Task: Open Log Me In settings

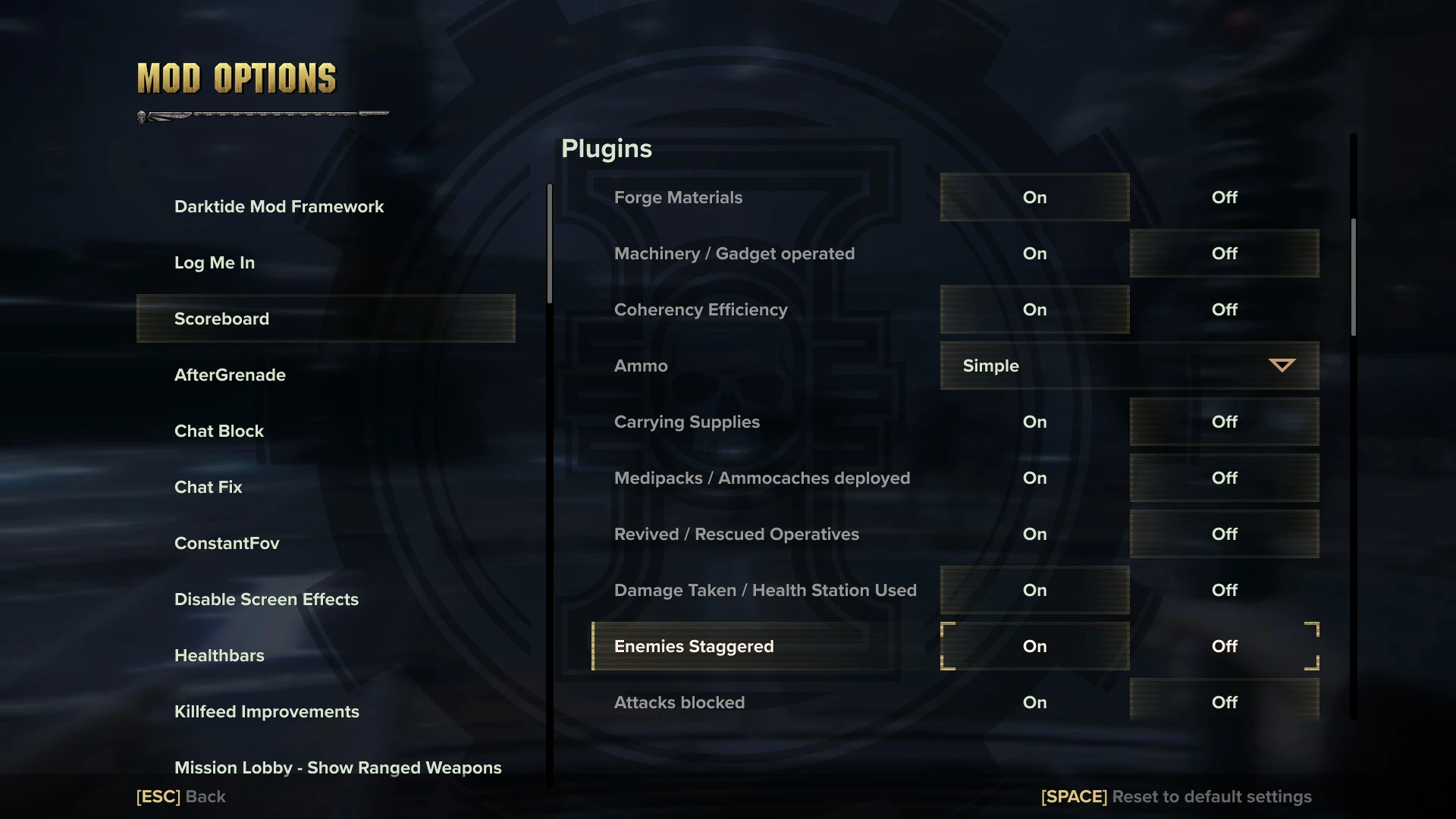Action: click(215, 262)
